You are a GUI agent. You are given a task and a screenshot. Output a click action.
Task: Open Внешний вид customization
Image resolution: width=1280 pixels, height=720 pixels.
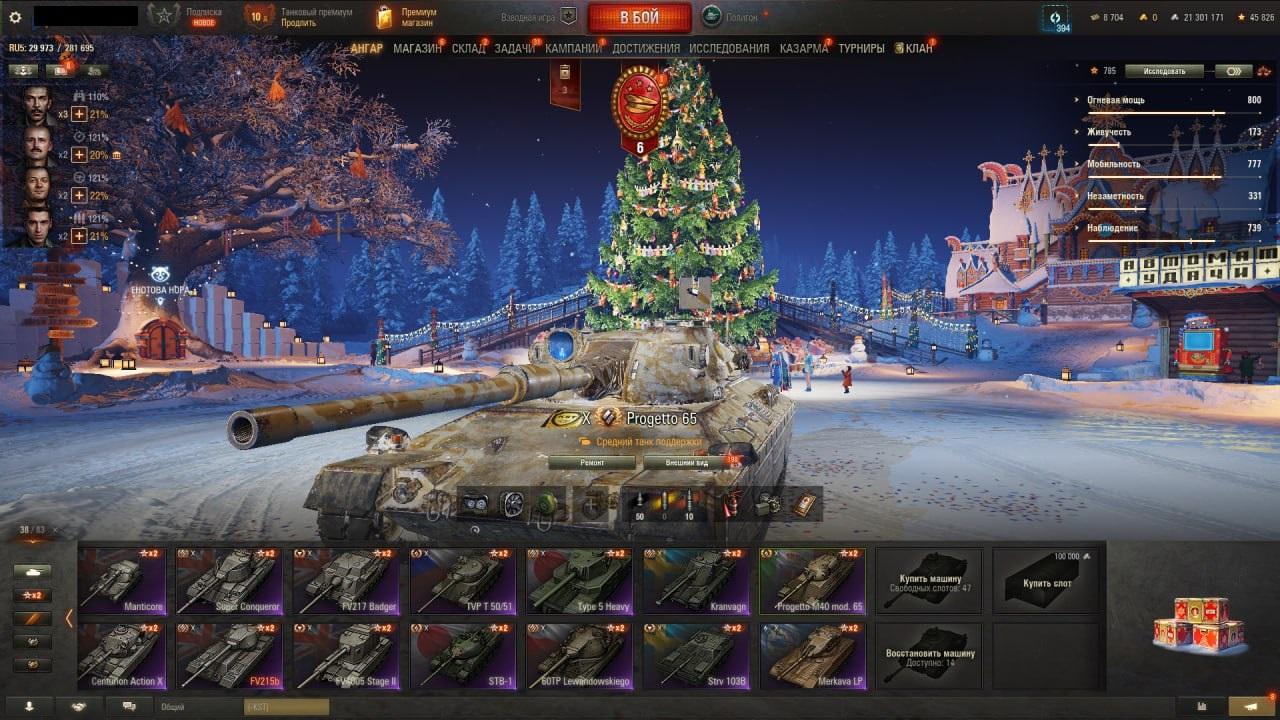[x=687, y=463]
